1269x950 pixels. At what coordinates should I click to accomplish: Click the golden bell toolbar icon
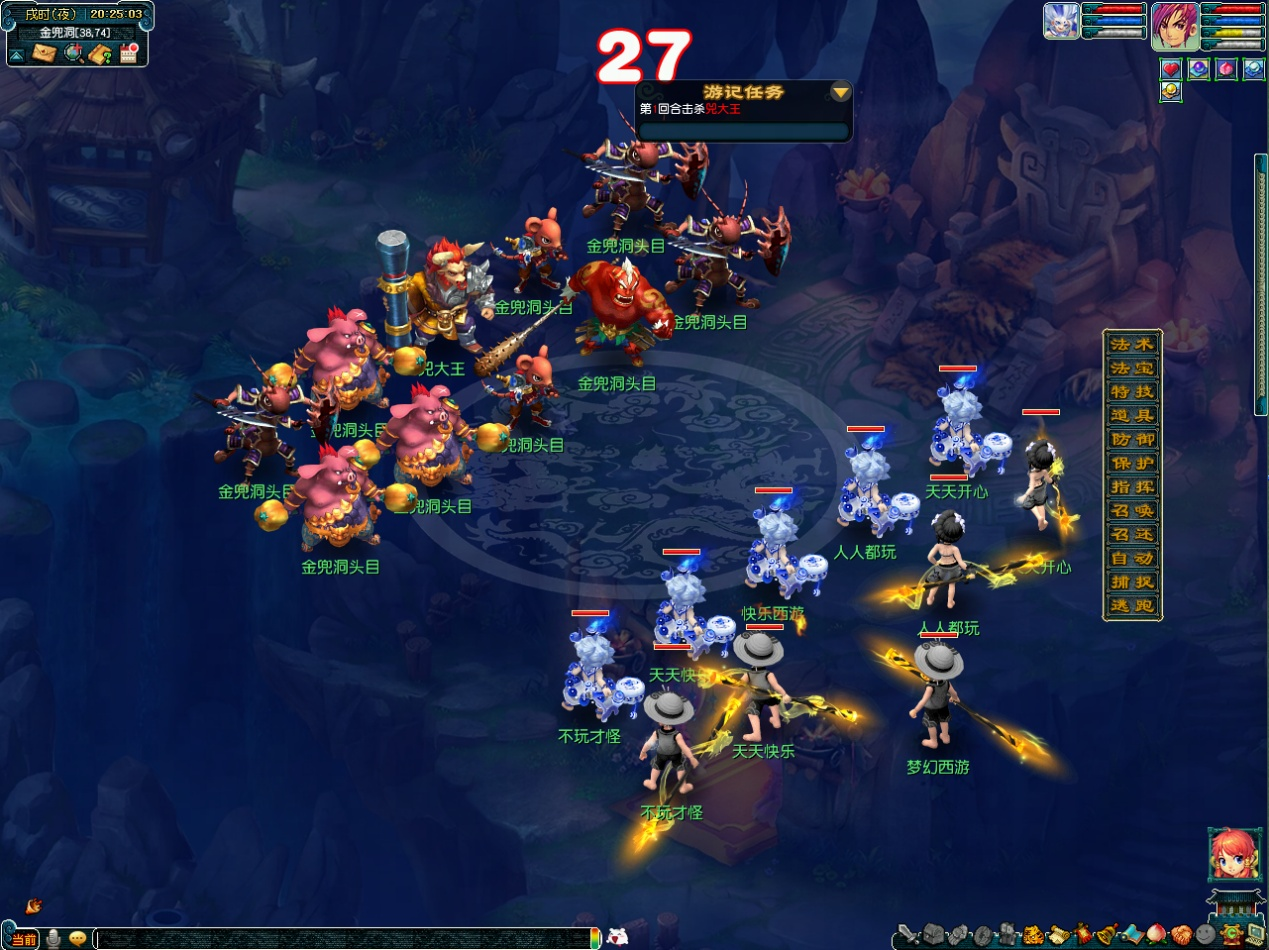click(x=1105, y=936)
